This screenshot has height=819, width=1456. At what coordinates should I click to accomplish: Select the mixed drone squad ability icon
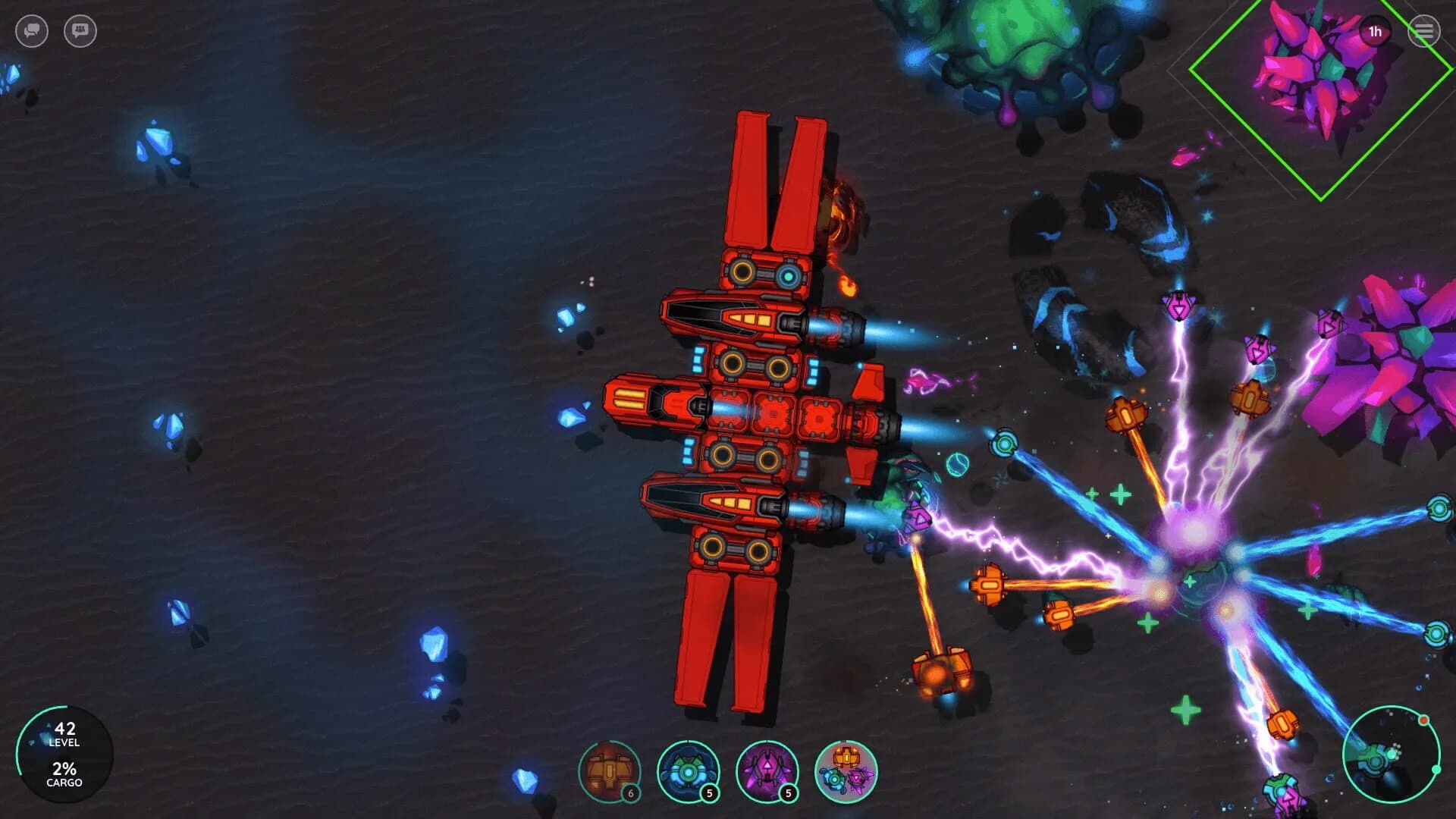[847, 771]
